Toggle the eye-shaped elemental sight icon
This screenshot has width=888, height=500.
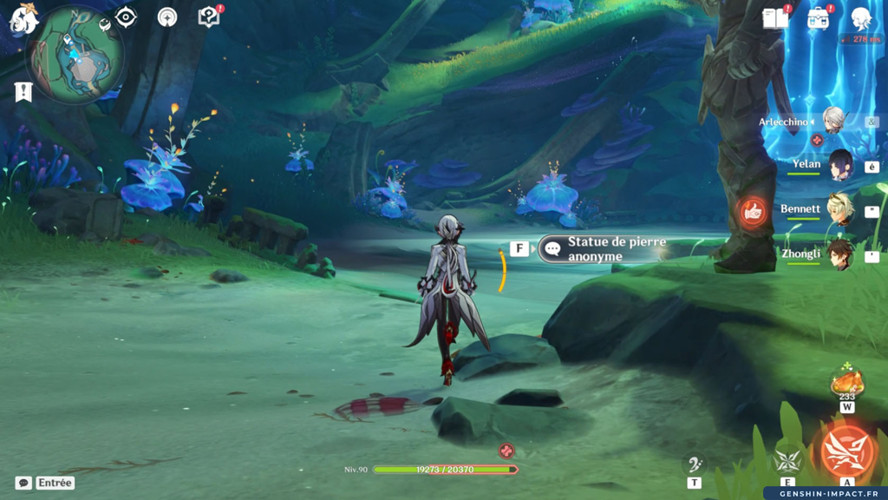tap(126, 17)
